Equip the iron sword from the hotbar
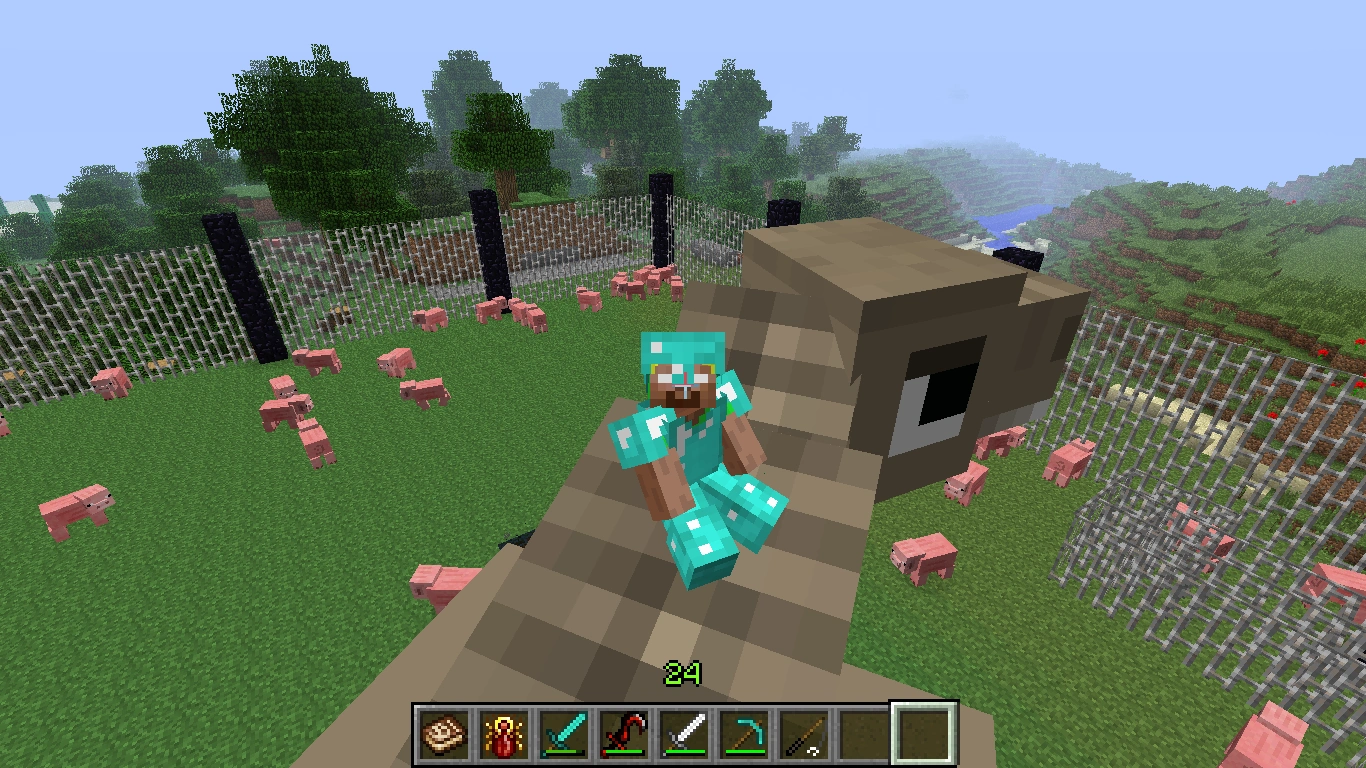This screenshot has height=768, width=1366. click(684, 733)
